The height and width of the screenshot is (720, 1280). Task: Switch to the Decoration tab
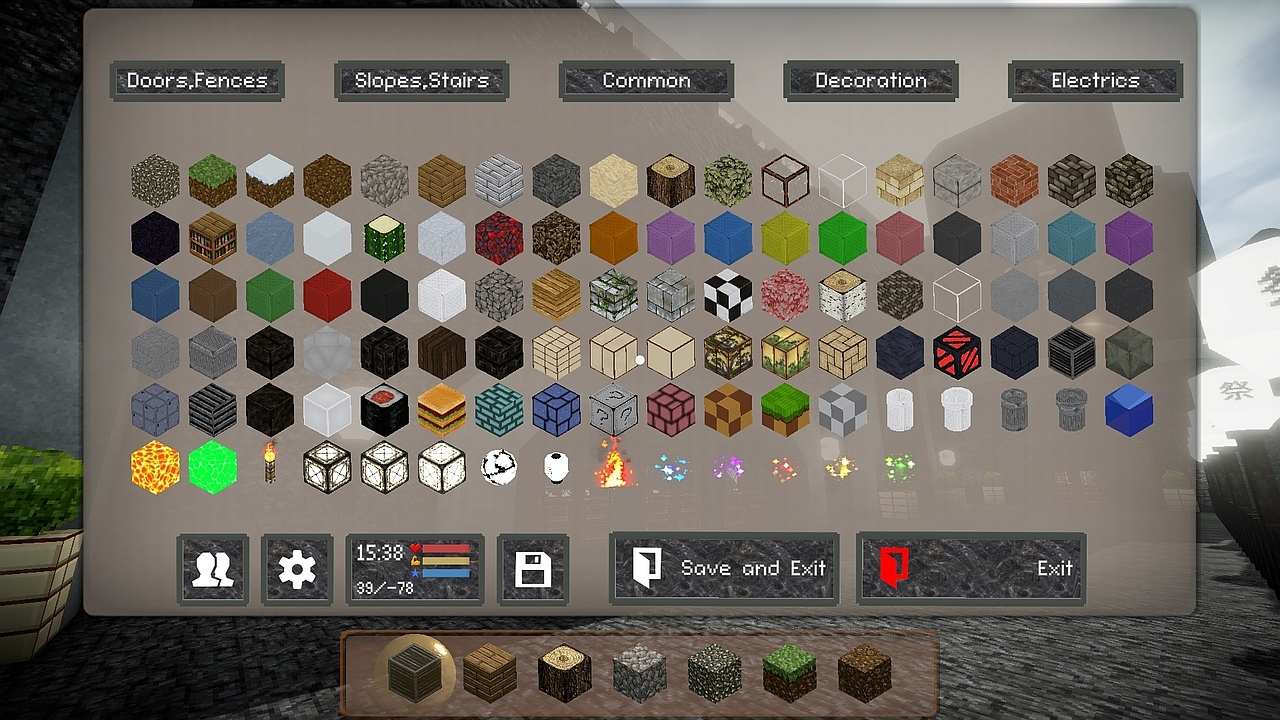(x=870, y=80)
